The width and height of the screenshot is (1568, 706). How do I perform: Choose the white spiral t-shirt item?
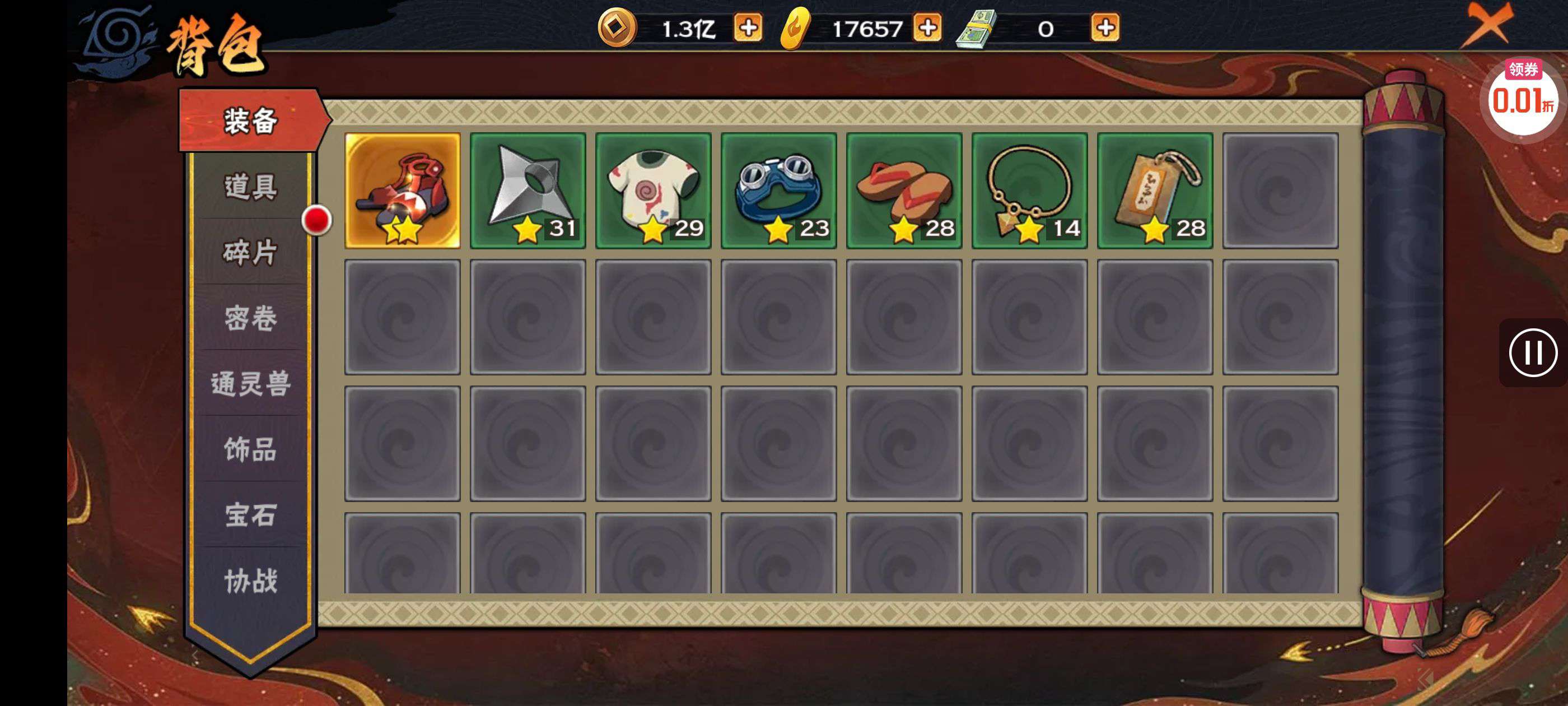coord(653,191)
